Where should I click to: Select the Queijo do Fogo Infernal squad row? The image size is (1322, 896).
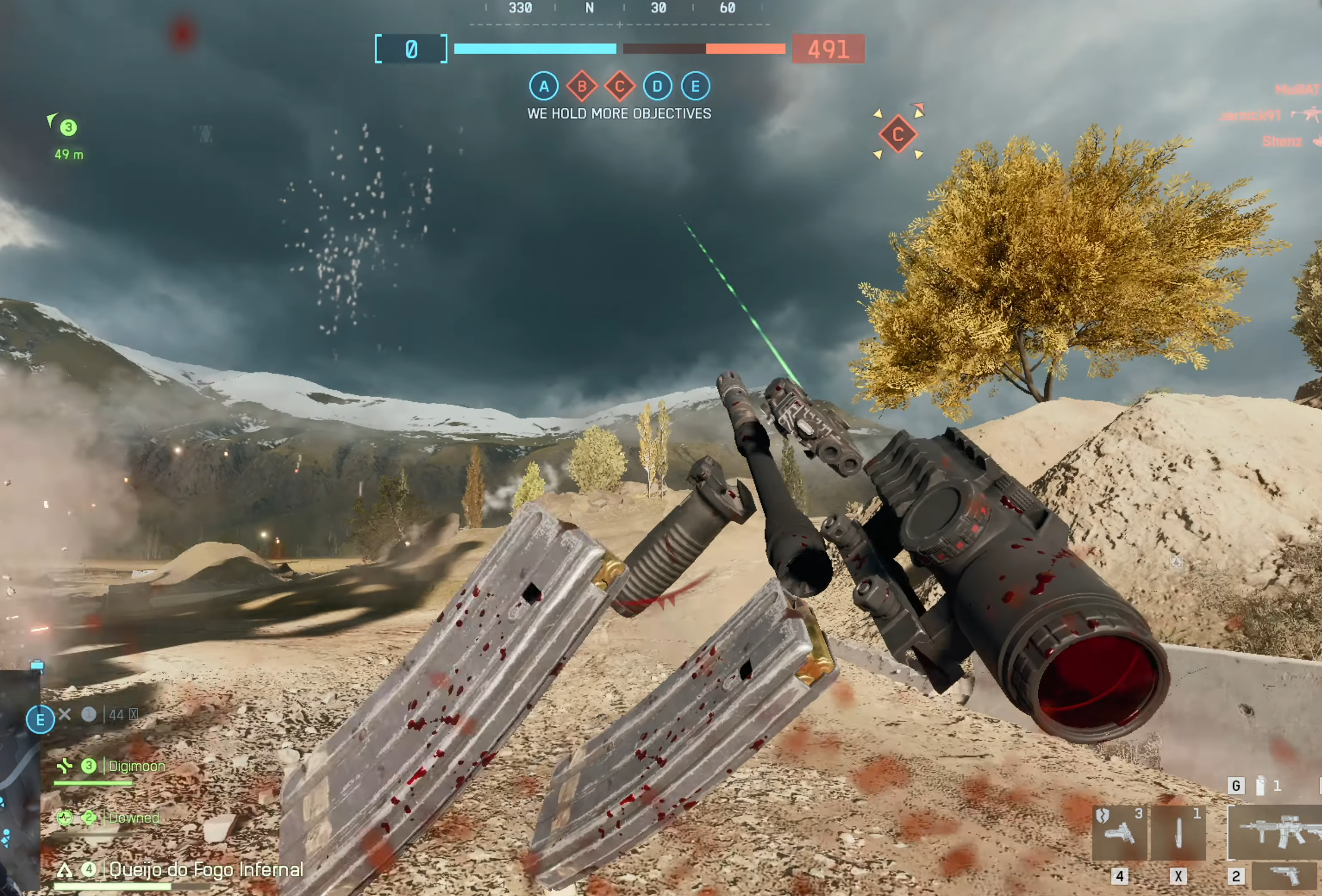pos(205,869)
